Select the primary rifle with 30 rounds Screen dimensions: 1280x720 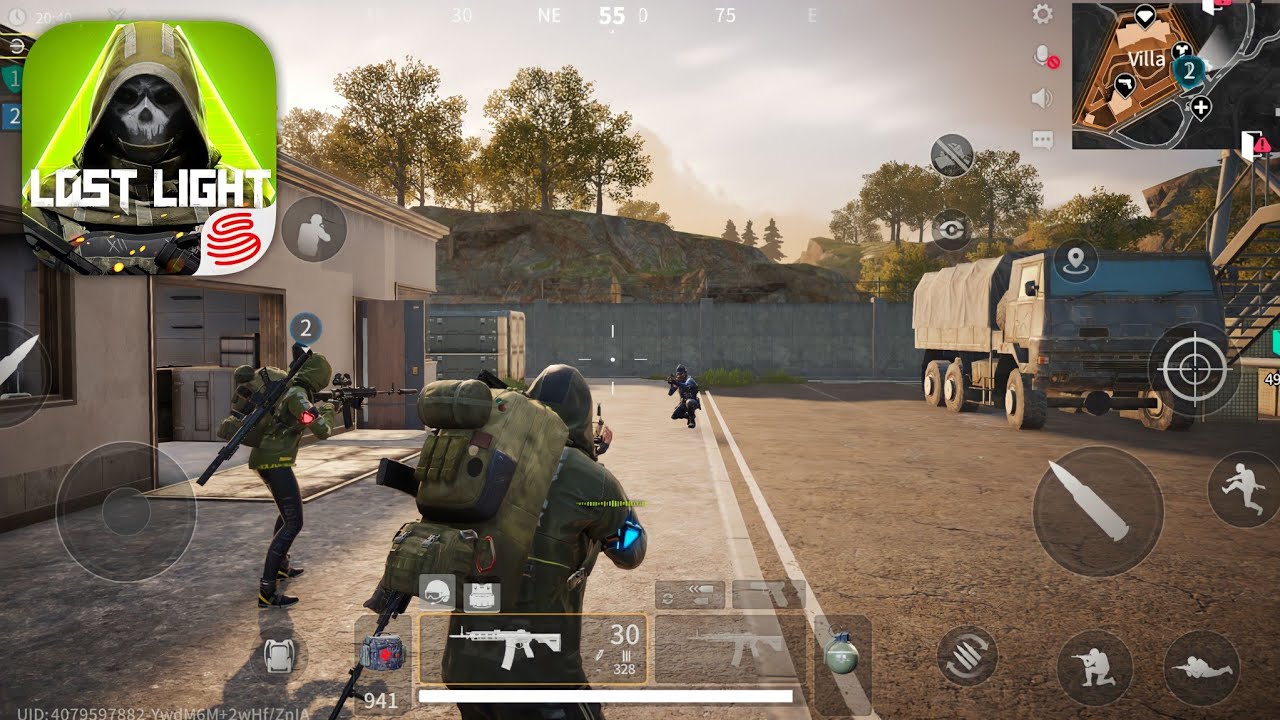click(532, 648)
